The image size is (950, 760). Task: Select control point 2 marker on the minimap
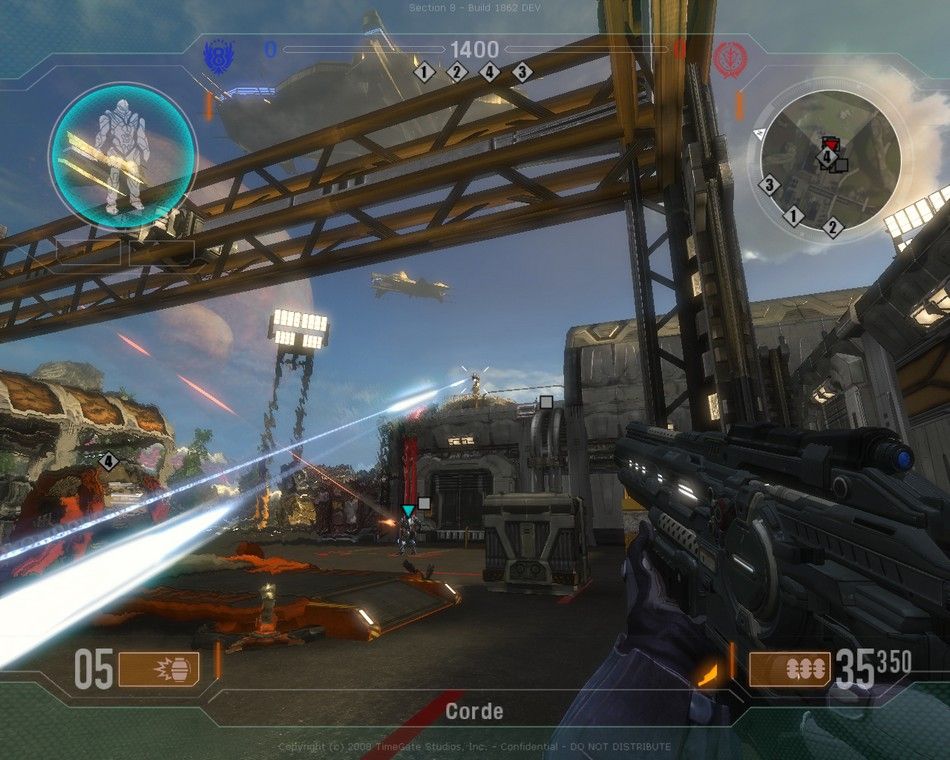point(832,227)
